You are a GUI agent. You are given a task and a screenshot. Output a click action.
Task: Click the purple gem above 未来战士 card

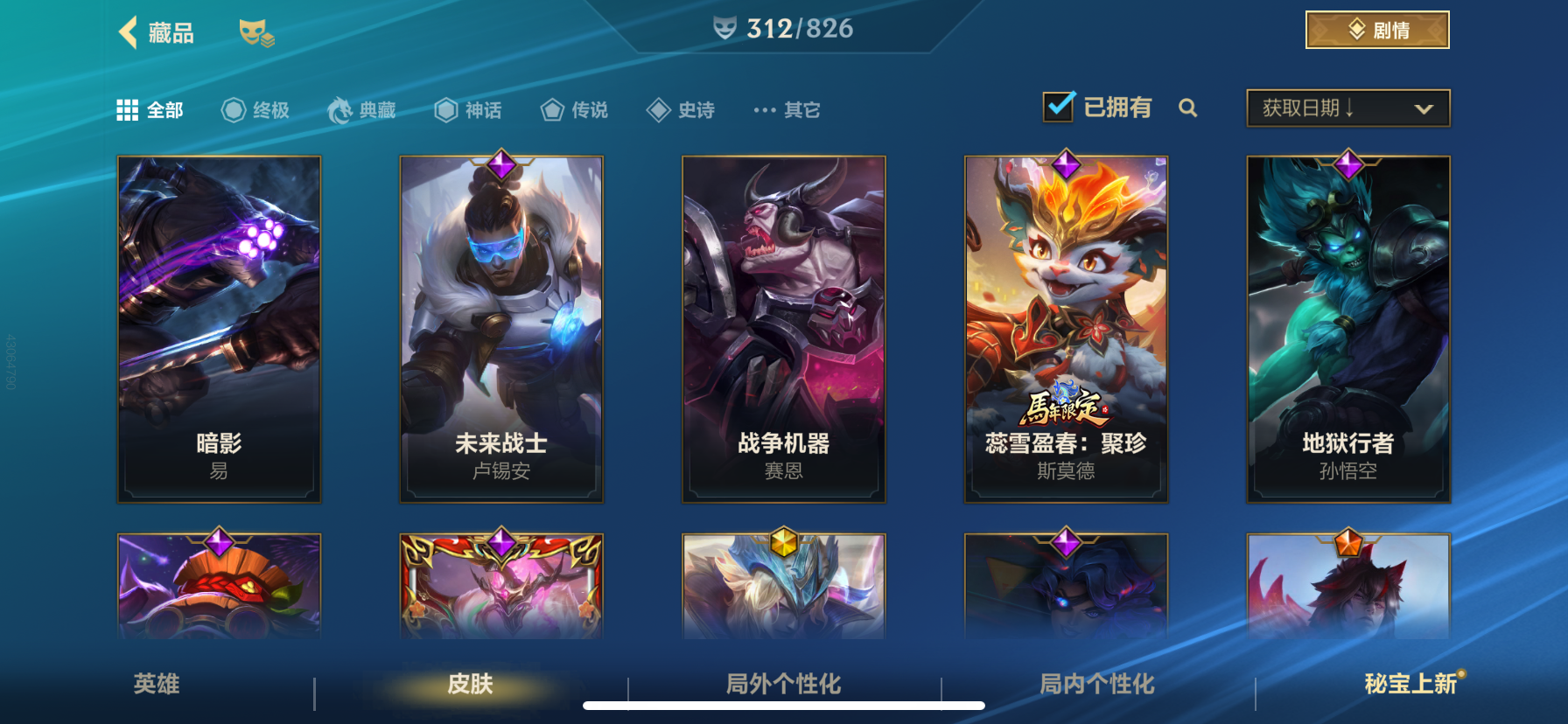(x=500, y=164)
